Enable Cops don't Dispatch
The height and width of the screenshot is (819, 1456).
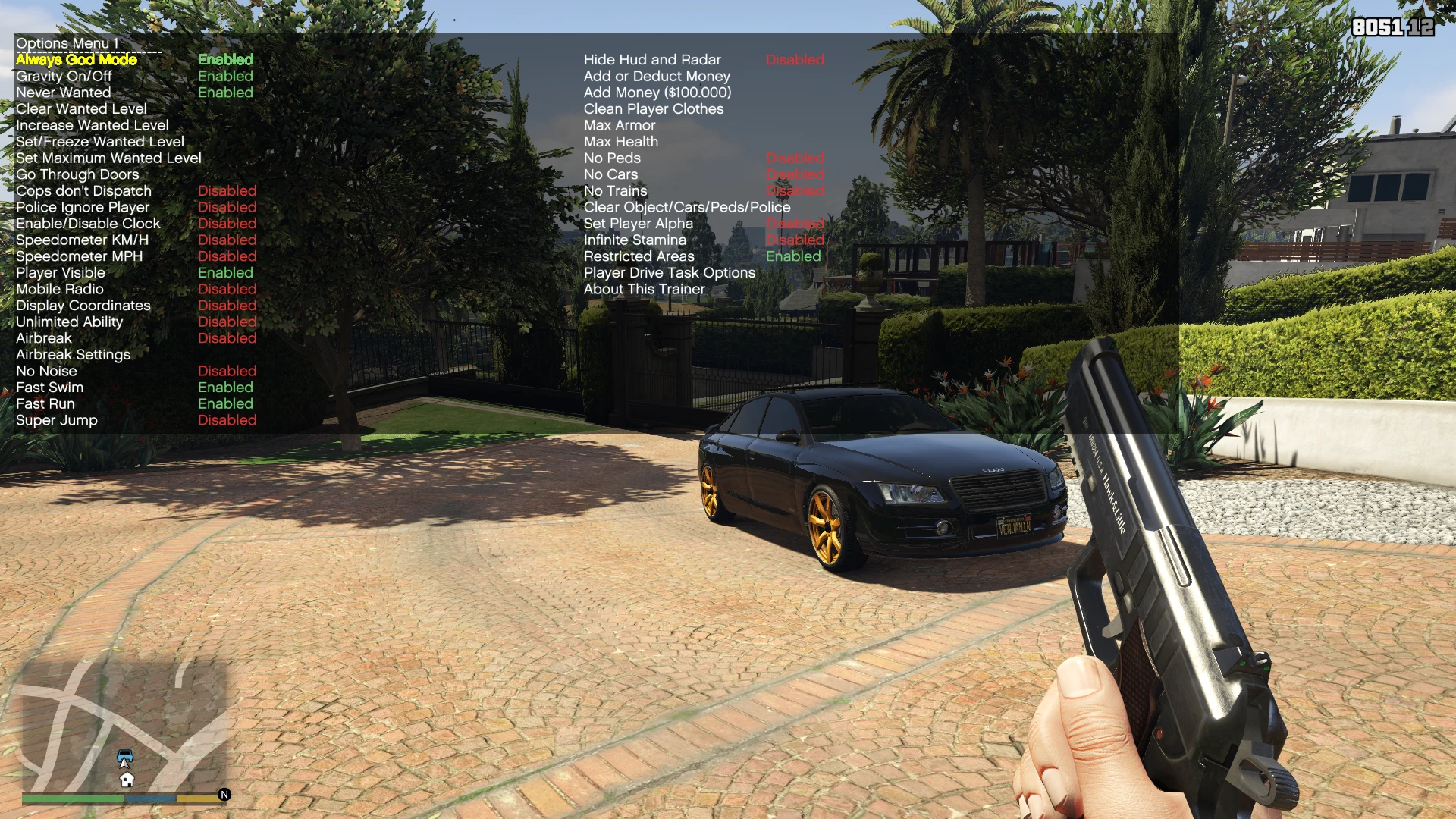point(83,190)
